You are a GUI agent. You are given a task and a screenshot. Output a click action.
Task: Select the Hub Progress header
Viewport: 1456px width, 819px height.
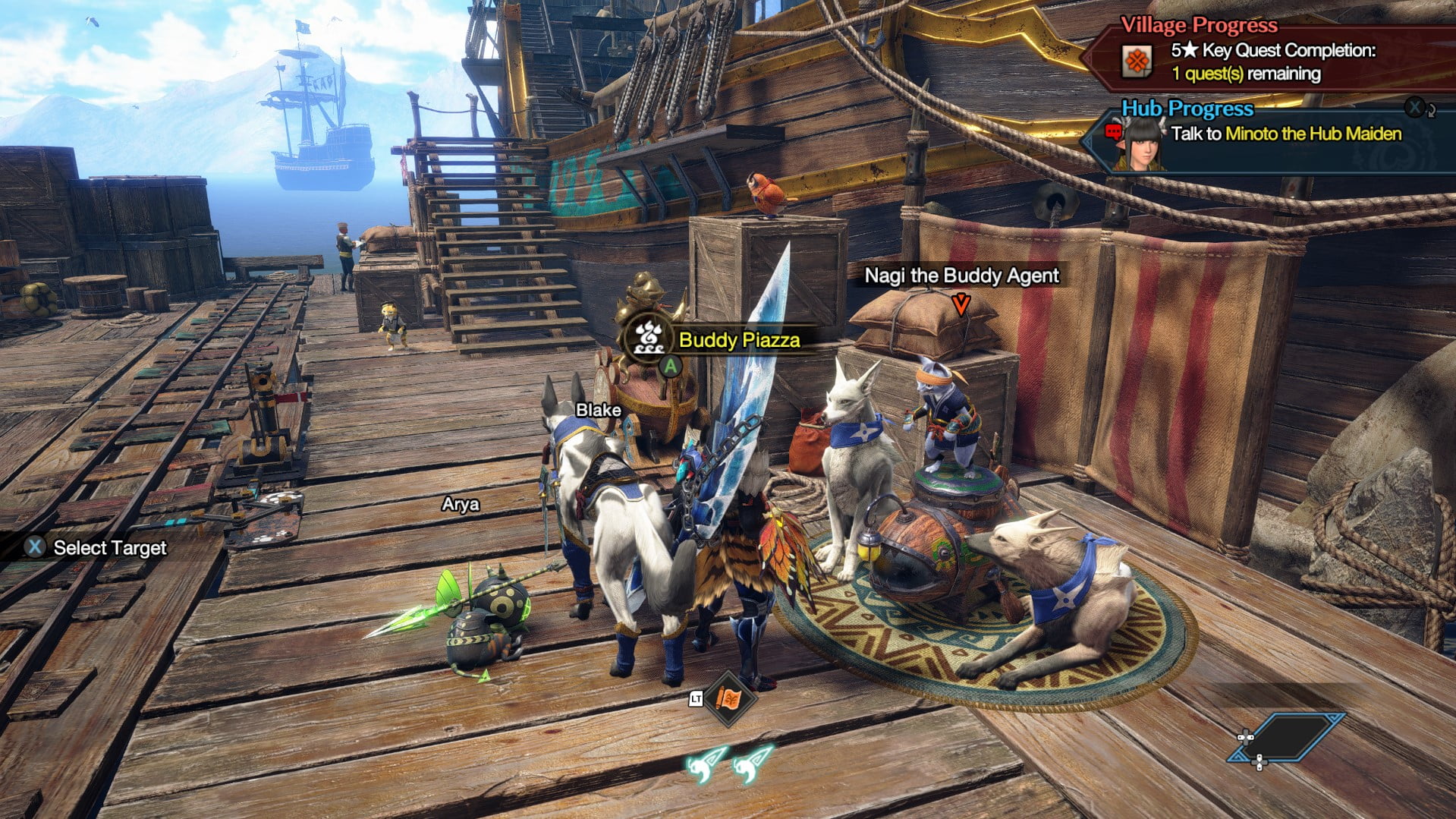[1188, 109]
